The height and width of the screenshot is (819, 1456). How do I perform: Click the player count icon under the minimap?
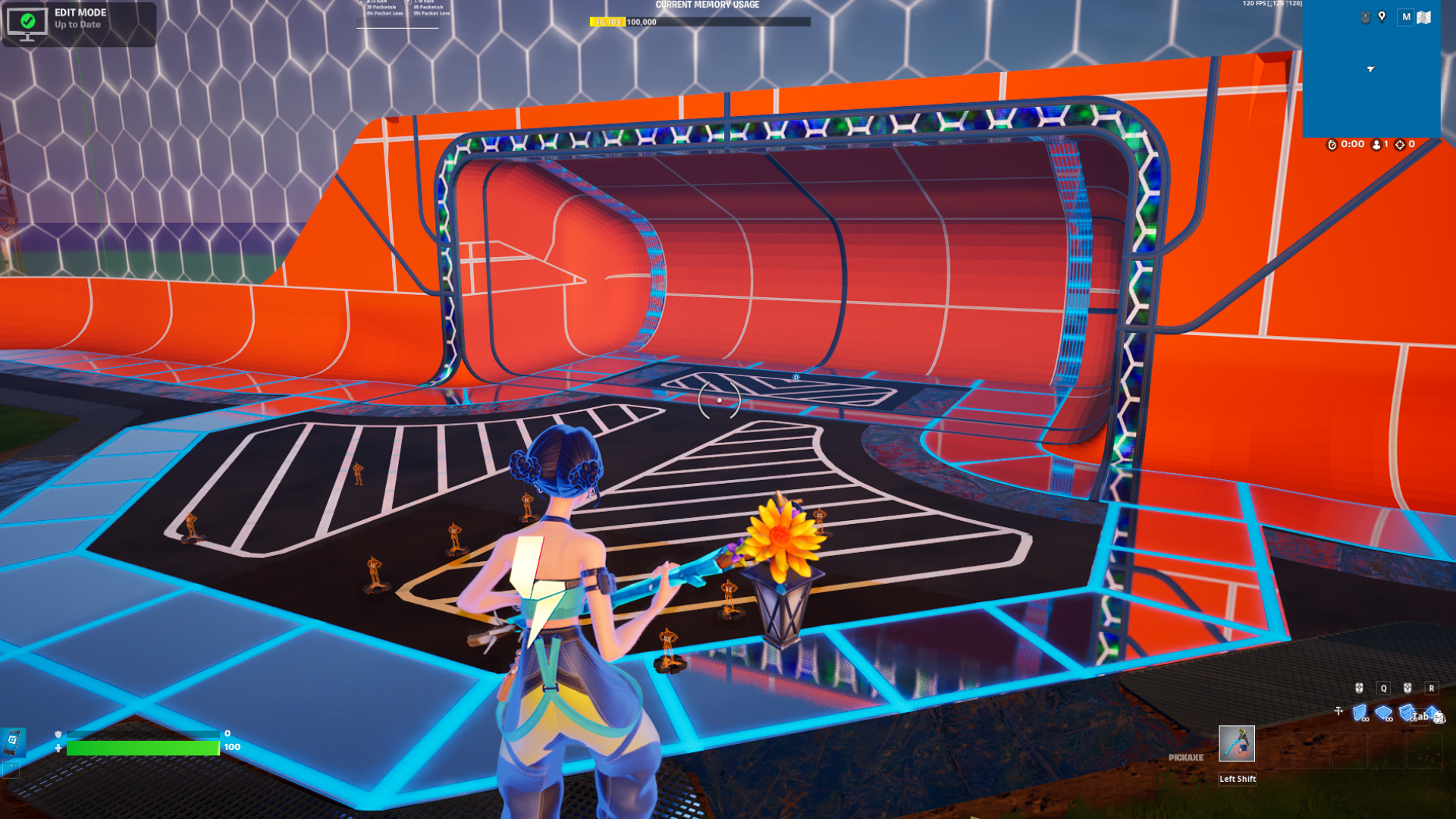1376,144
